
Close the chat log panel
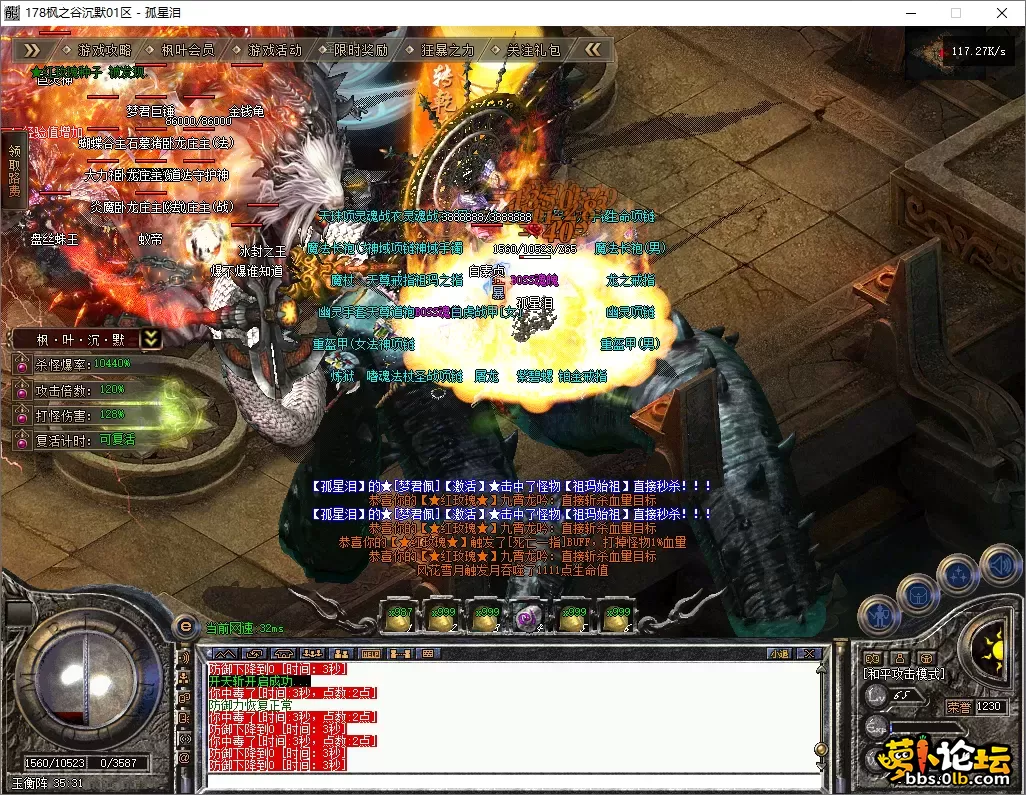point(809,654)
